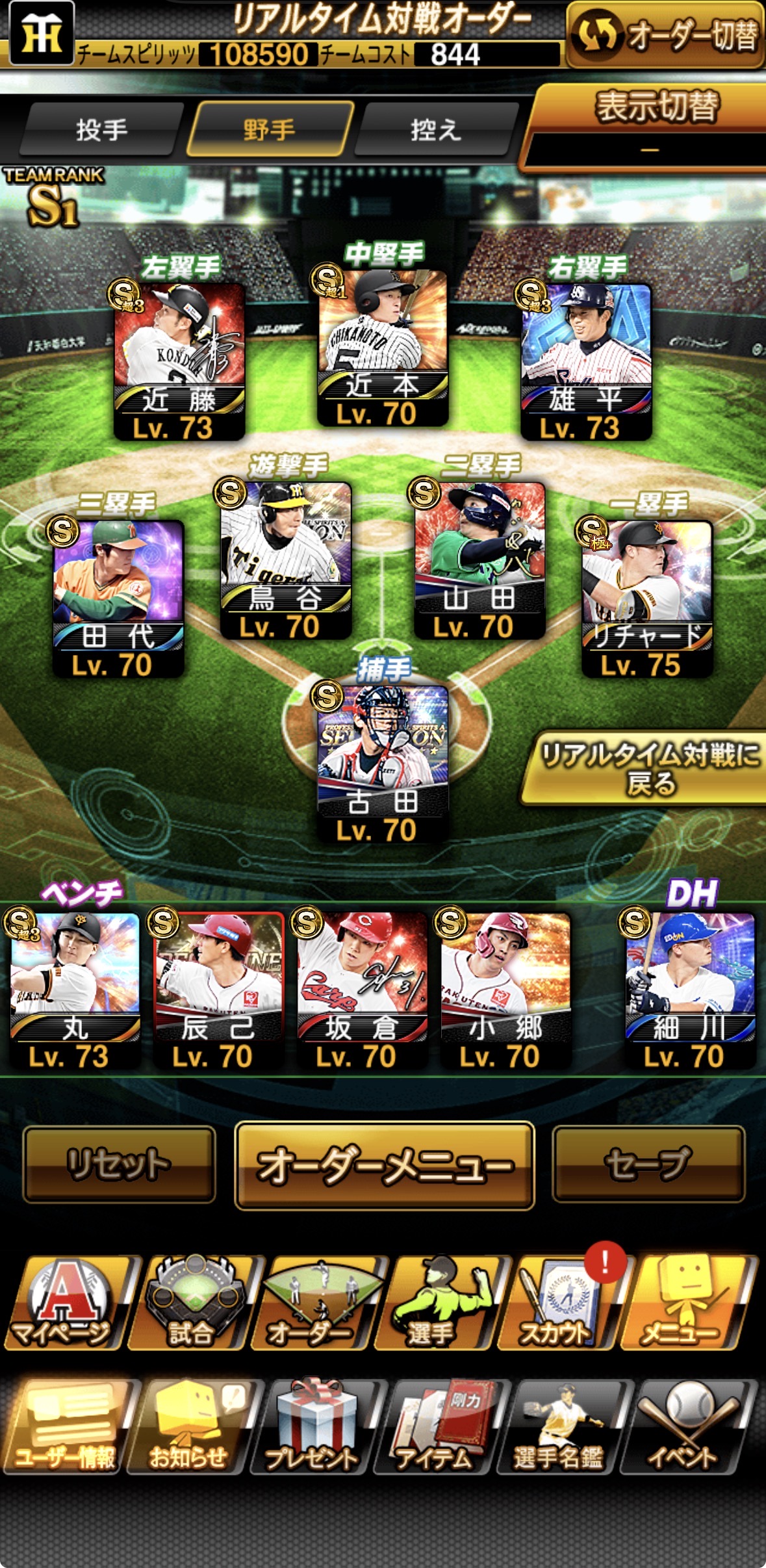Screen dimensions: 766x1568
Task: Select the 控え (reserves) tab
Action: [x=437, y=130]
